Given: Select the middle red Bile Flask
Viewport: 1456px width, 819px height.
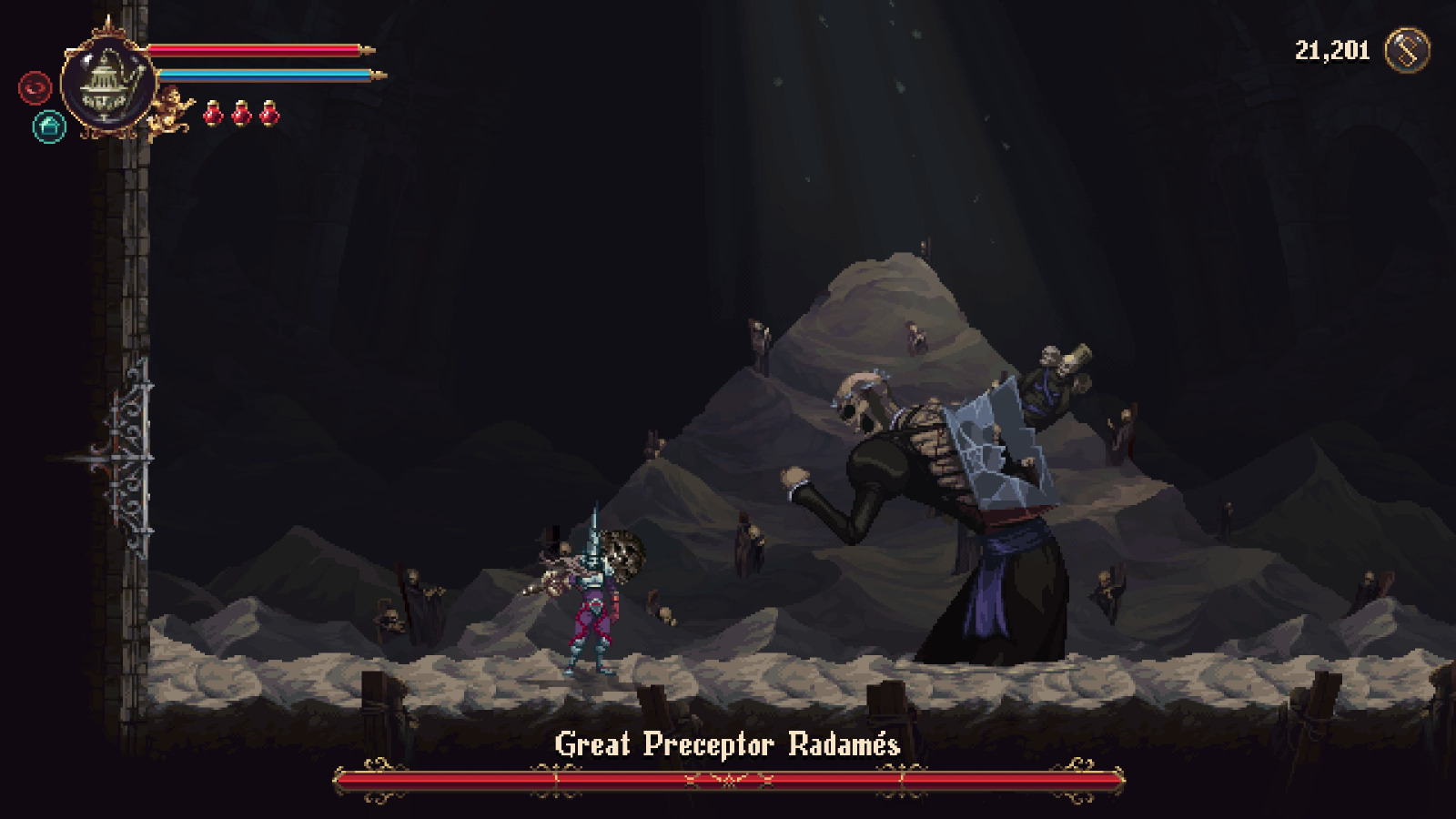Looking at the screenshot, I should [x=242, y=115].
